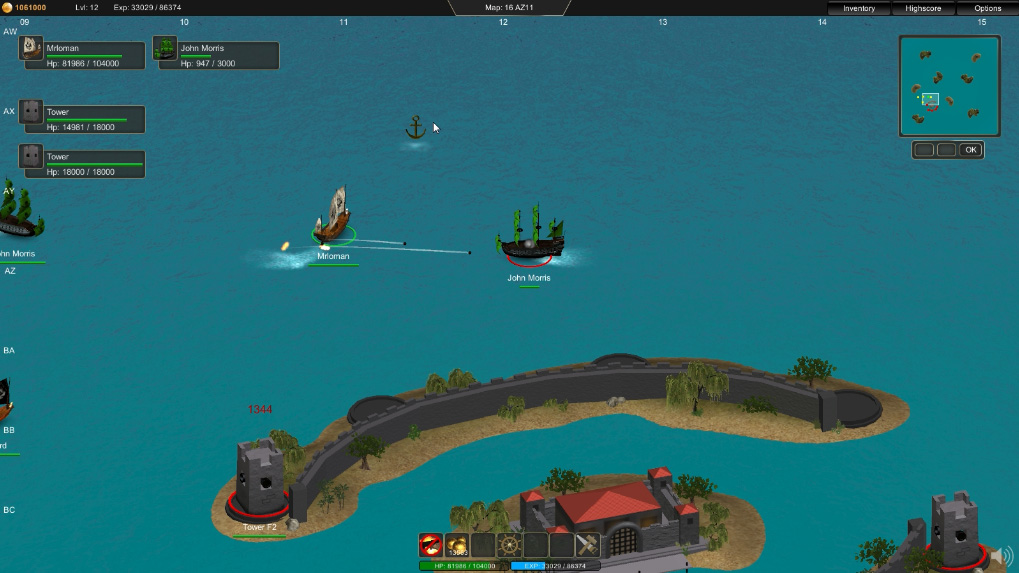Click the gold coin balance icon
Screen dimensions: 1019x573
[x=7, y=8]
